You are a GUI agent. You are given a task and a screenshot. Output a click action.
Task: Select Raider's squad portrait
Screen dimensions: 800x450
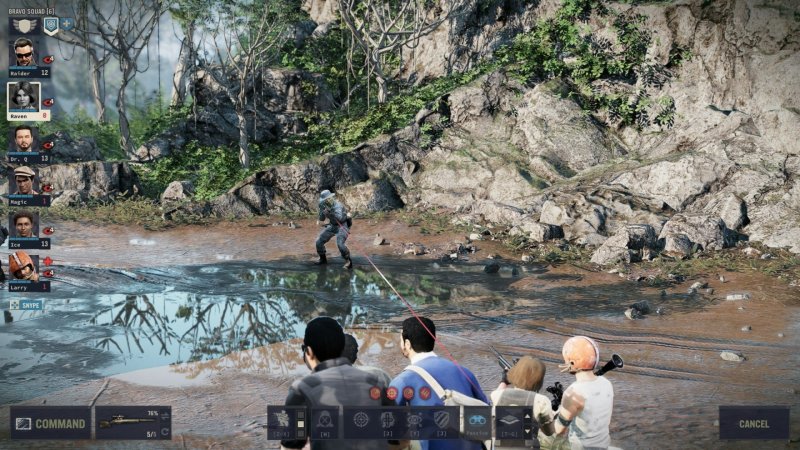(24, 54)
